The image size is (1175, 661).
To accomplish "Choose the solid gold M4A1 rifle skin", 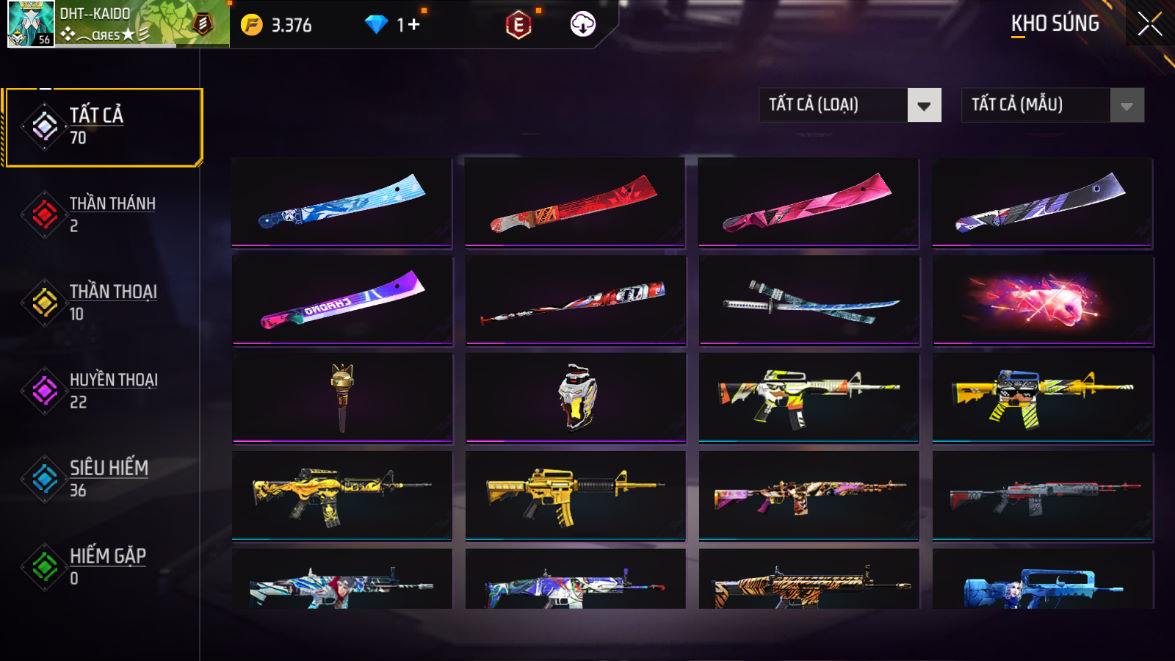I will pos(575,494).
